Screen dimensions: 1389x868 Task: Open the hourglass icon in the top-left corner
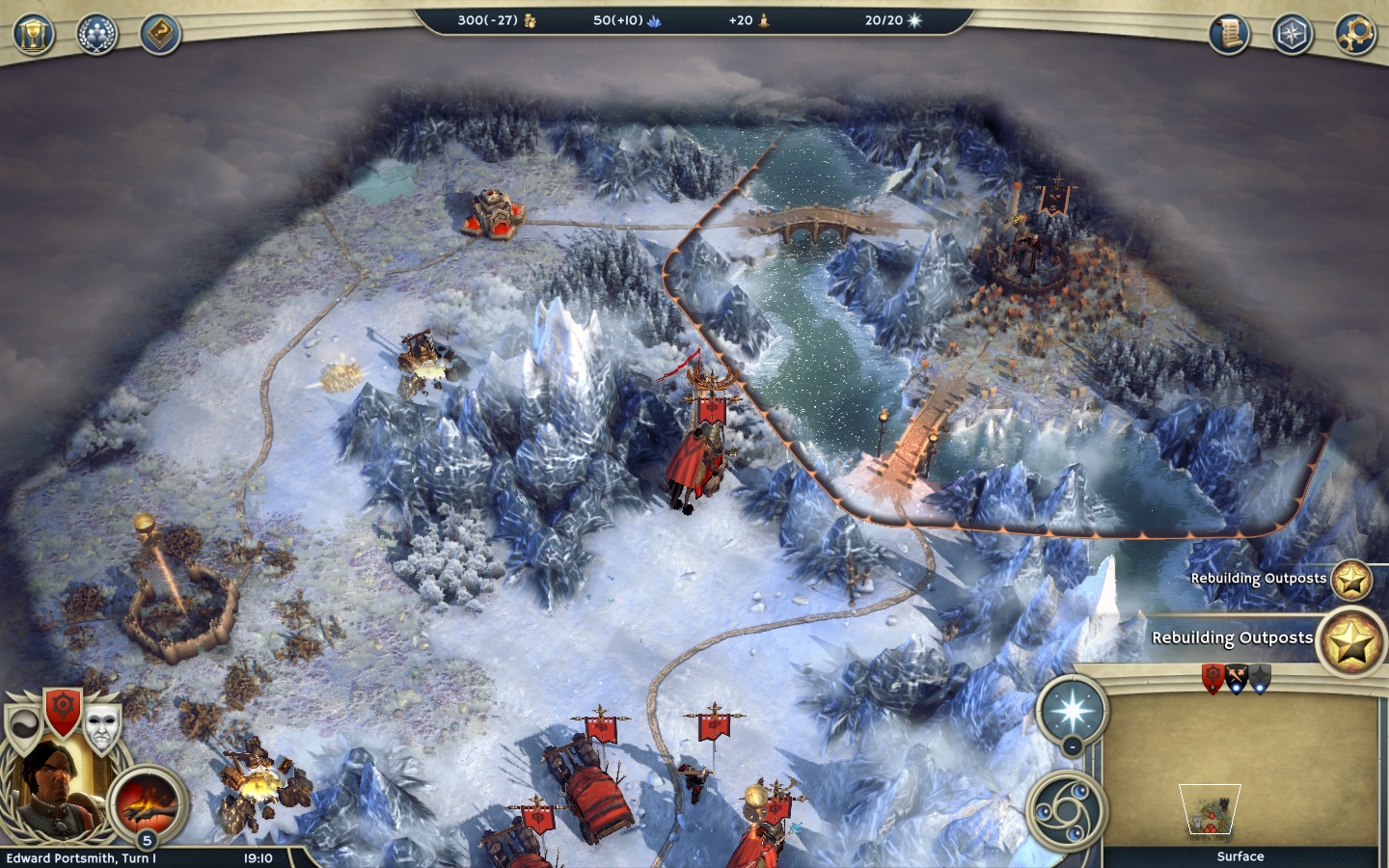(x=33, y=35)
